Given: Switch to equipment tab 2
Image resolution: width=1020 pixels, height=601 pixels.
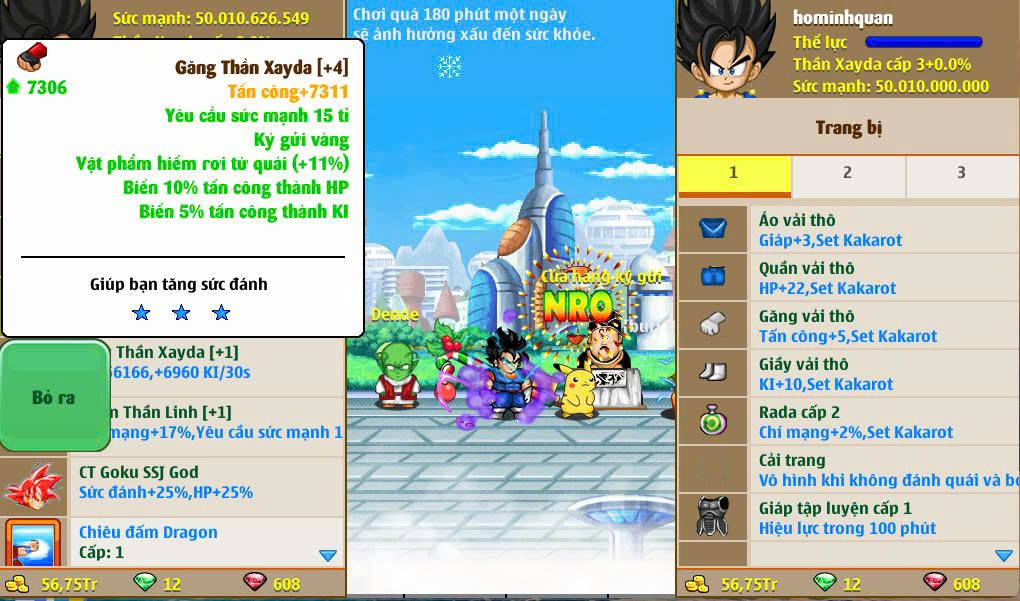Looking at the screenshot, I should click(x=847, y=174).
